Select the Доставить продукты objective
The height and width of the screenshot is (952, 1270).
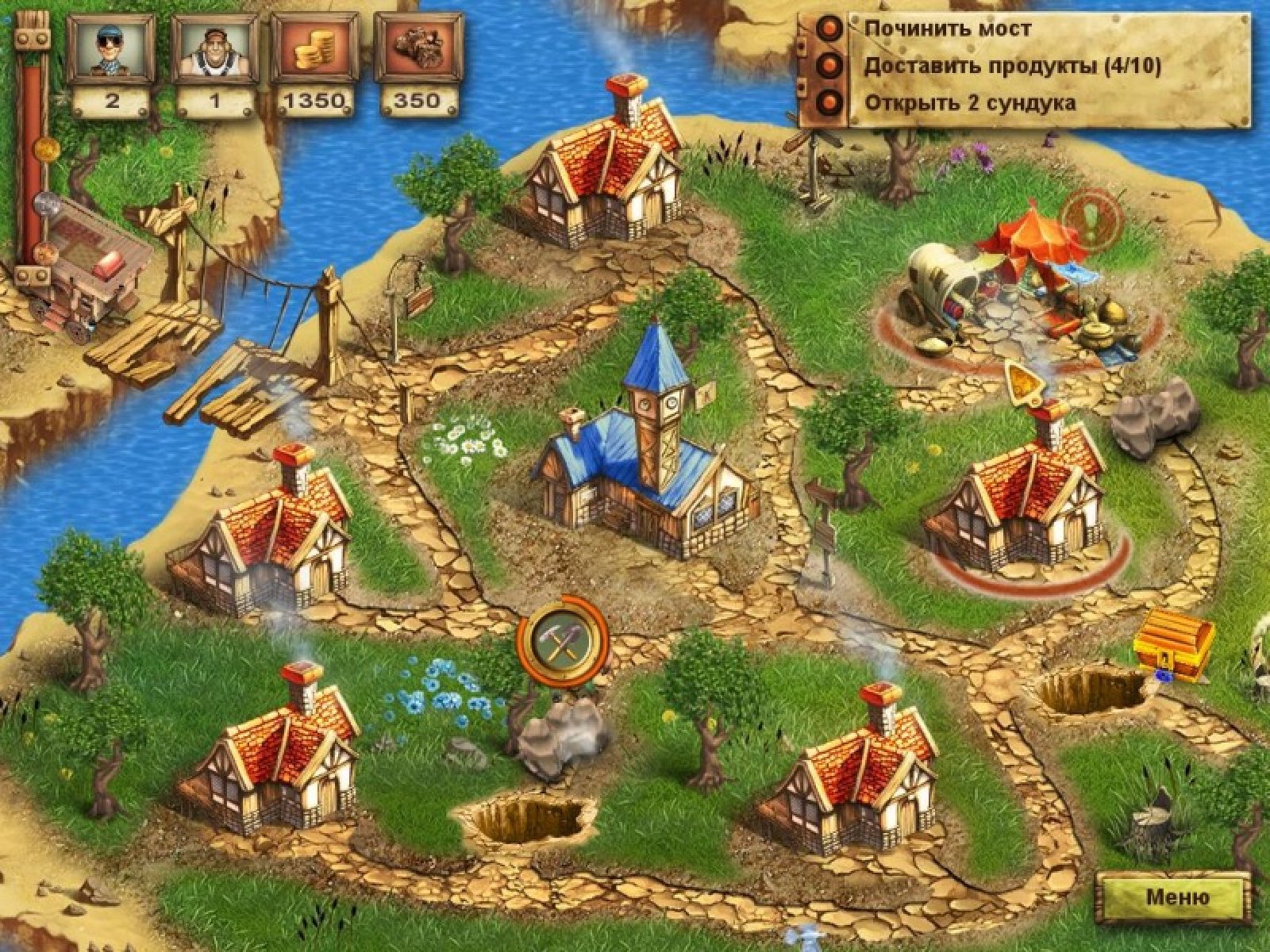[x=1012, y=67]
